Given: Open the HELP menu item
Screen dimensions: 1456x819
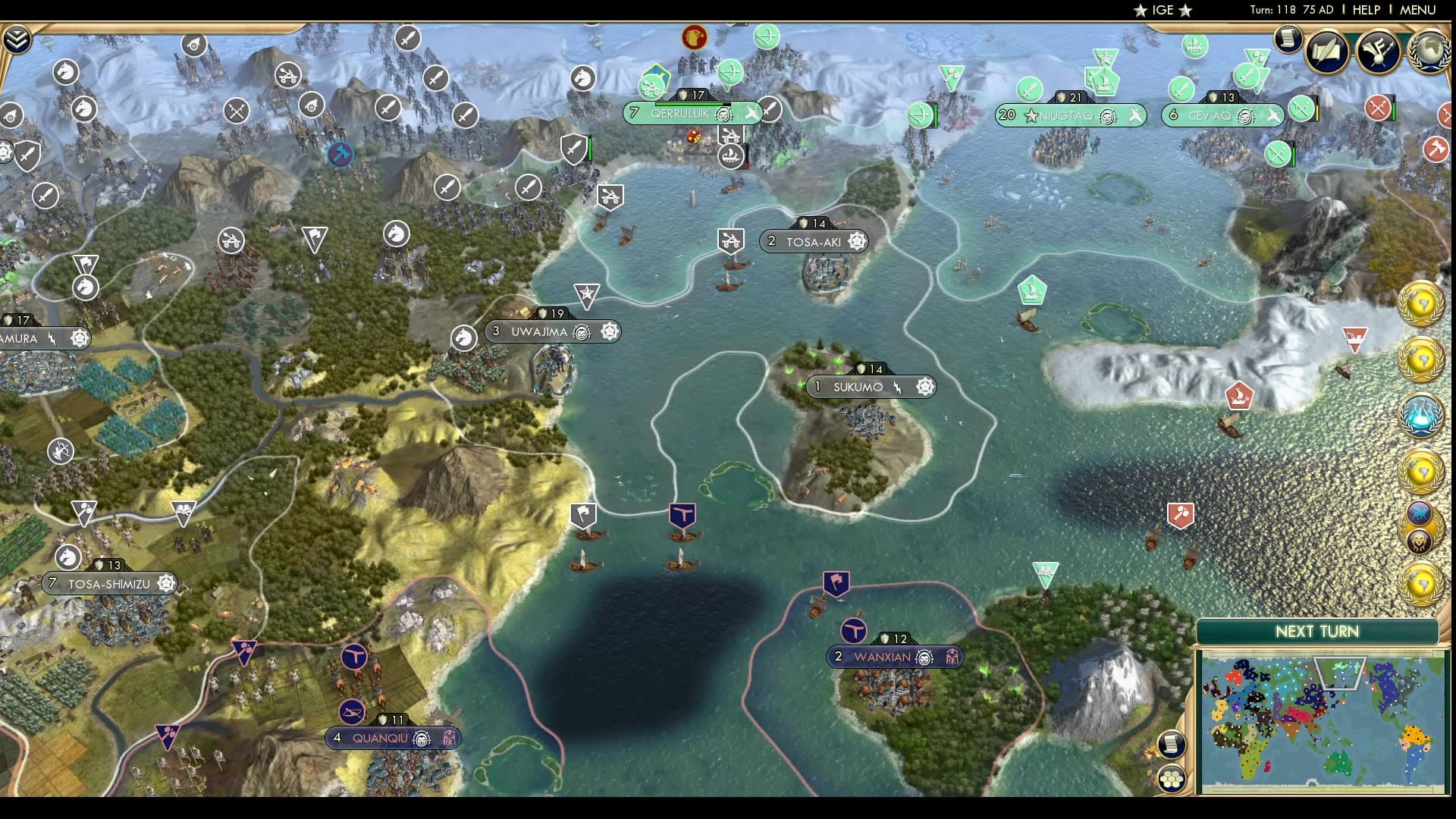Looking at the screenshot, I should point(1365,10).
